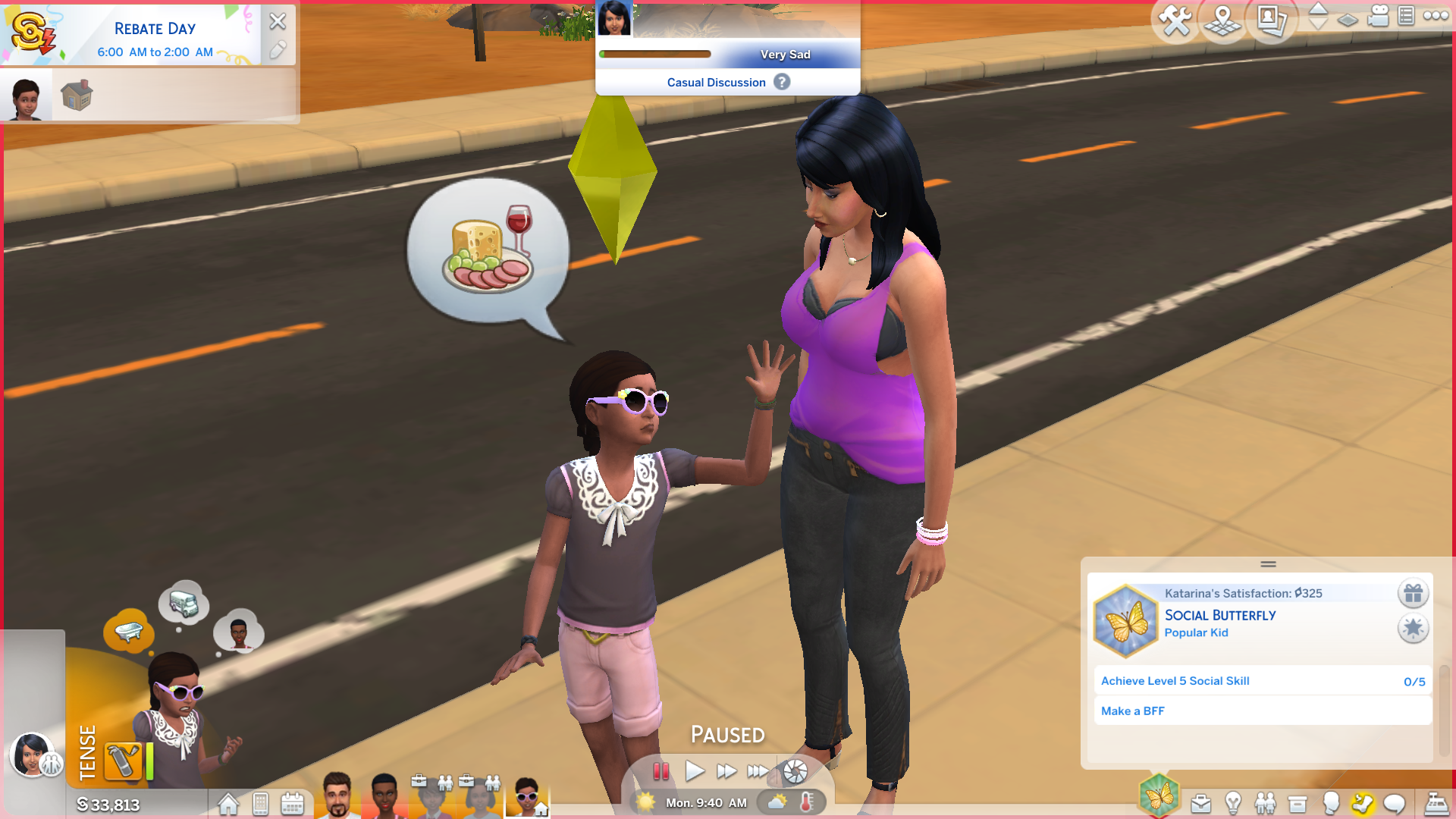
Task: Click the red pause button
Action: coord(661,771)
